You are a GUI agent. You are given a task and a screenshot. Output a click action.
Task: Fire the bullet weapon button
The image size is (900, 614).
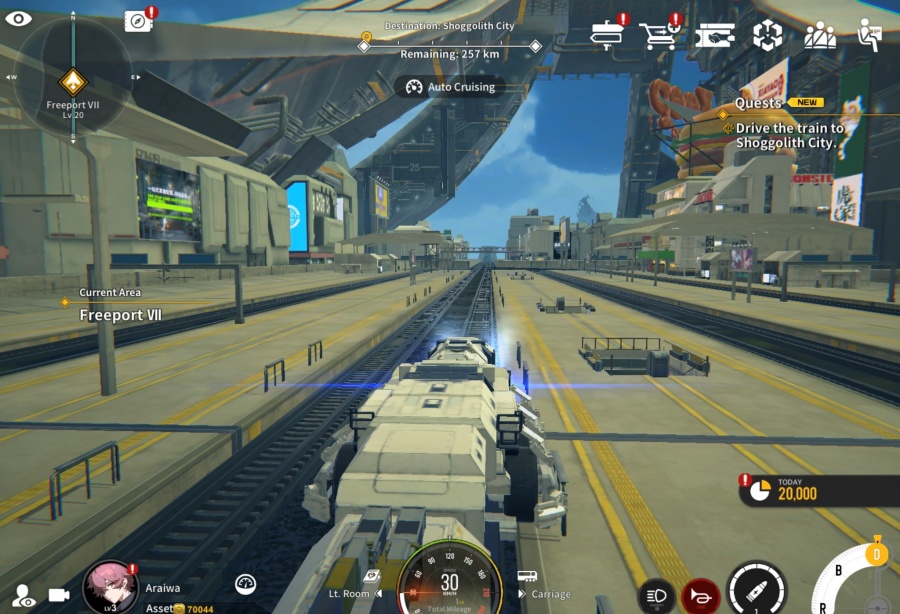757,590
